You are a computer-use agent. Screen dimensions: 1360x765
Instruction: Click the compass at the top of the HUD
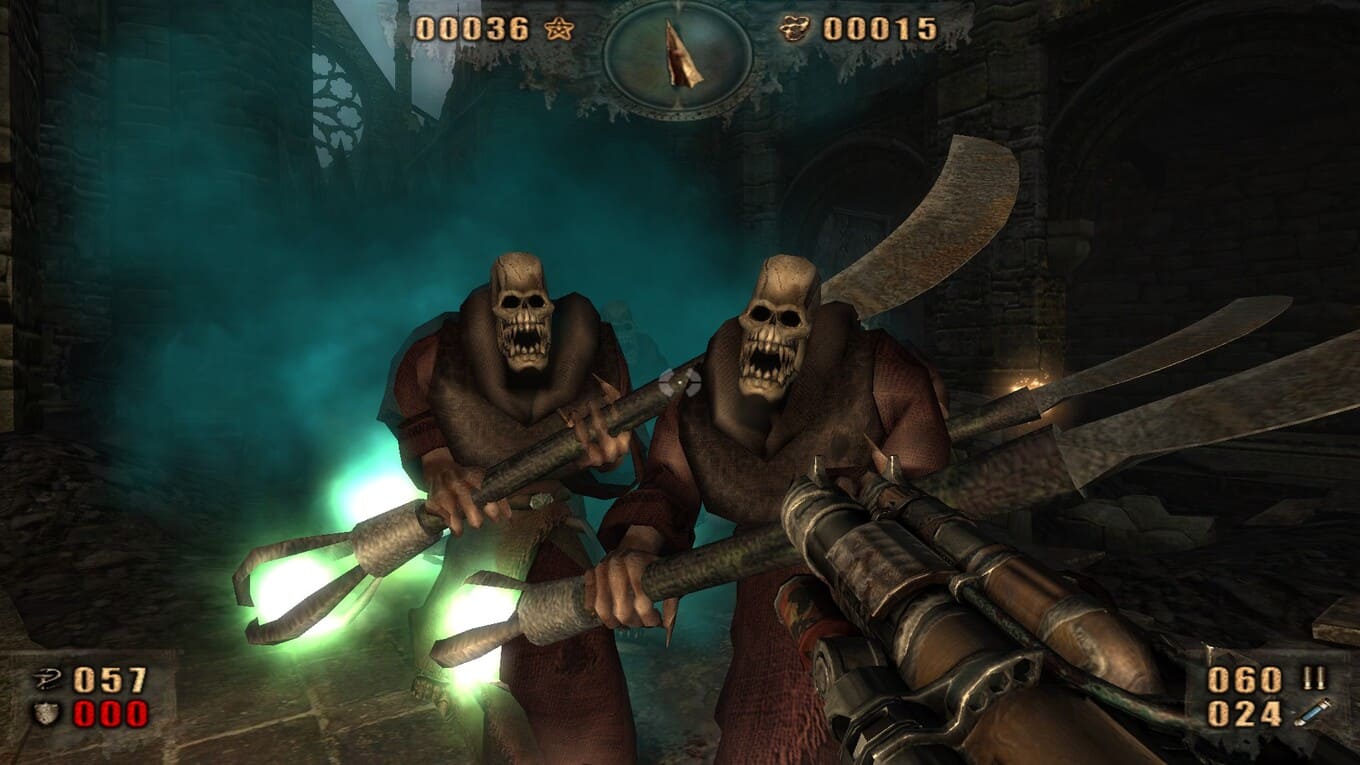(680, 55)
